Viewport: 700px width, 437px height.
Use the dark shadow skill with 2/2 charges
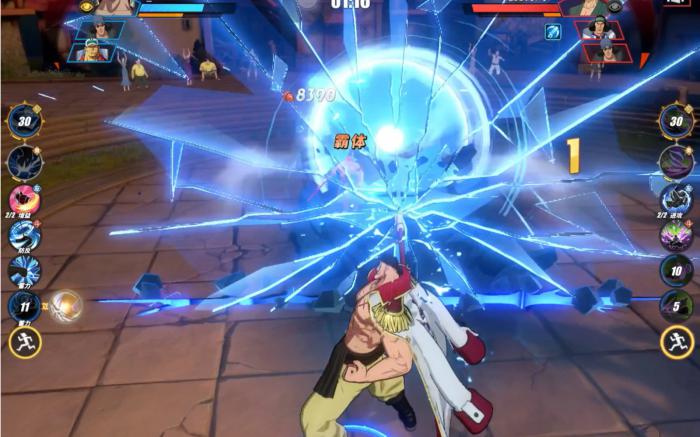tap(676, 197)
